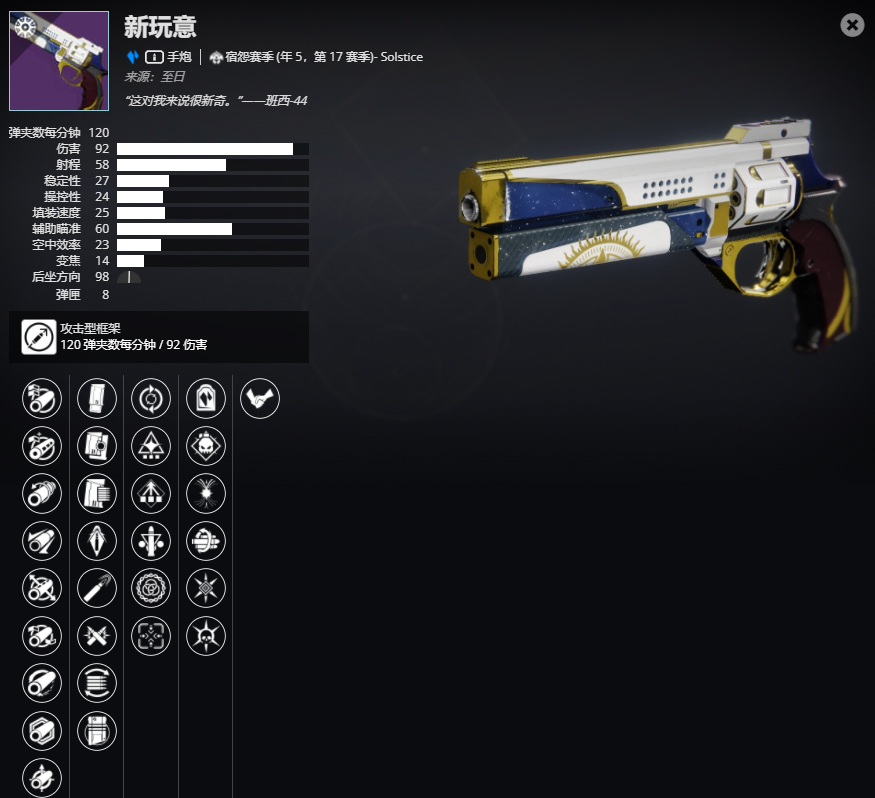875x798 pixels.
Task: Select the handshake origin trait perk
Action: [x=260, y=399]
